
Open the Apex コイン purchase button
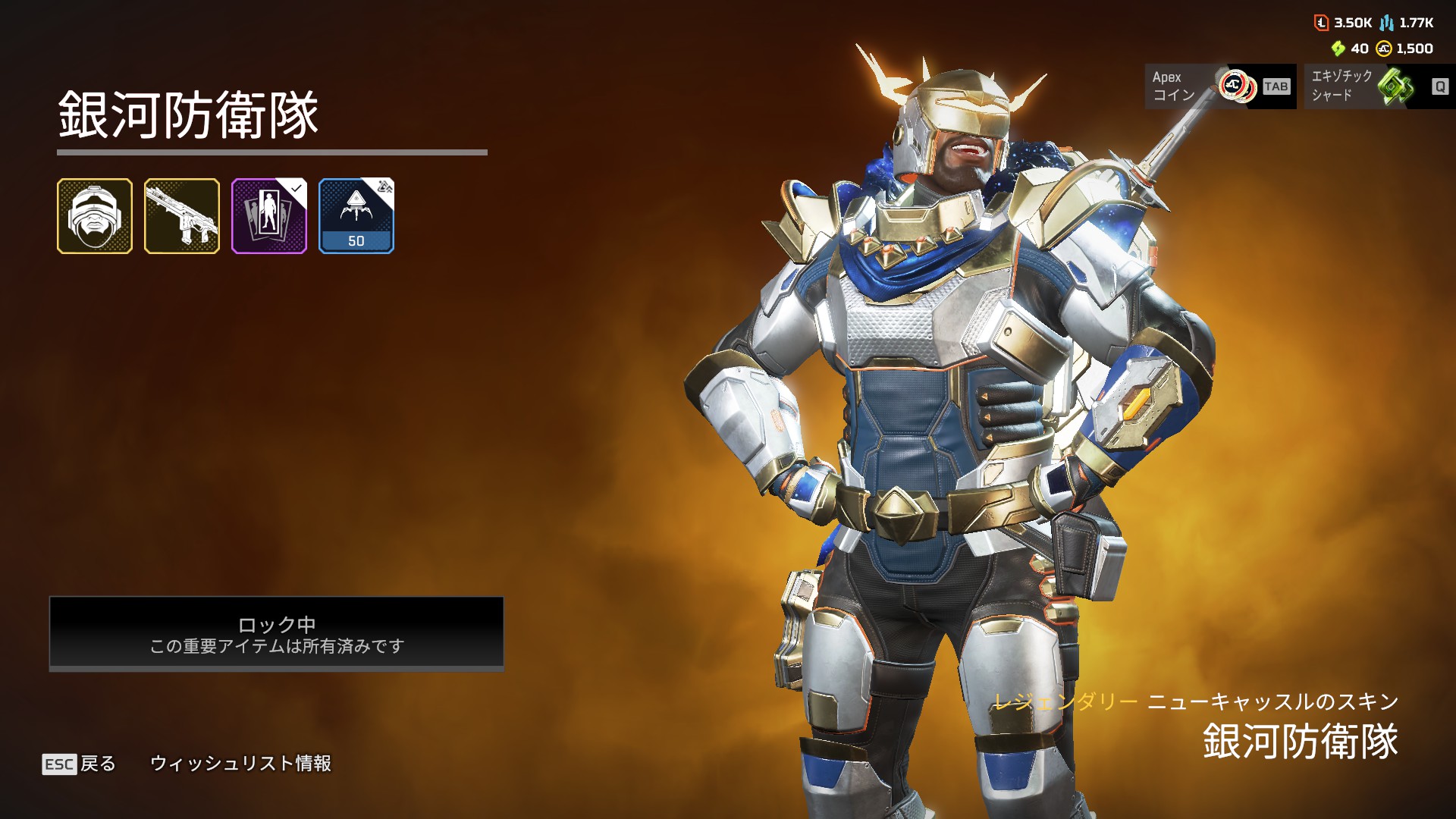coord(1219,86)
